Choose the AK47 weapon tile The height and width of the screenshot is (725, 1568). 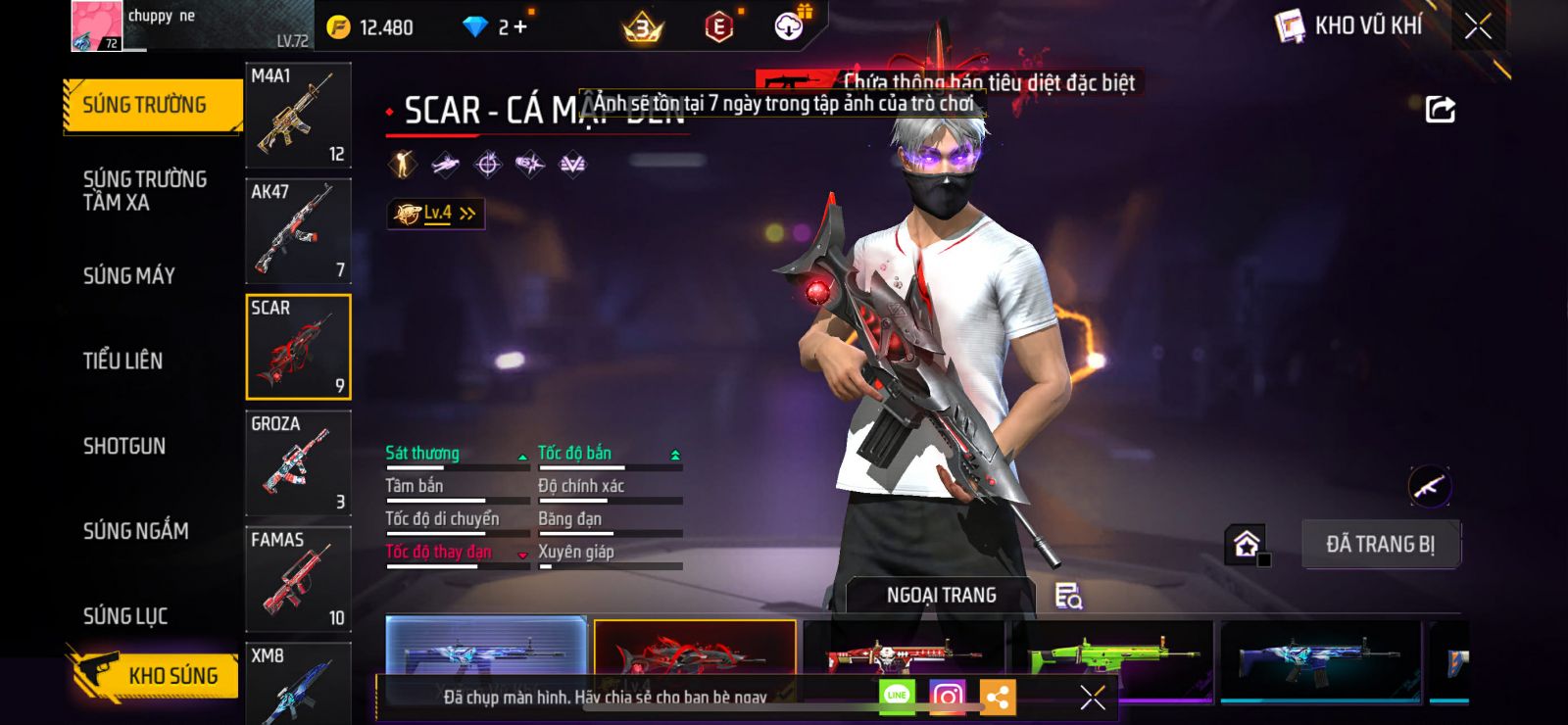point(298,231)
